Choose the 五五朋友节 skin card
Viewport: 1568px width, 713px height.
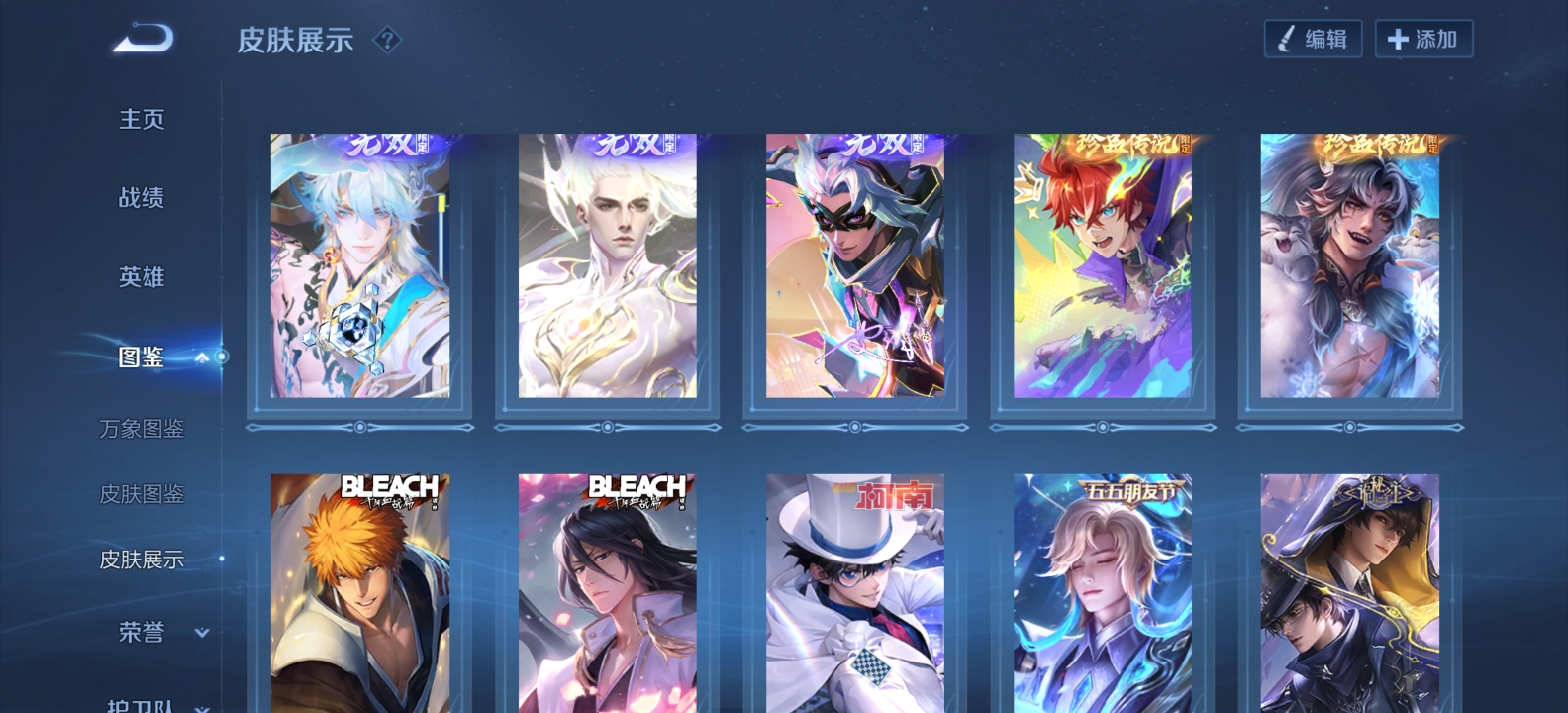[1103, 592]
